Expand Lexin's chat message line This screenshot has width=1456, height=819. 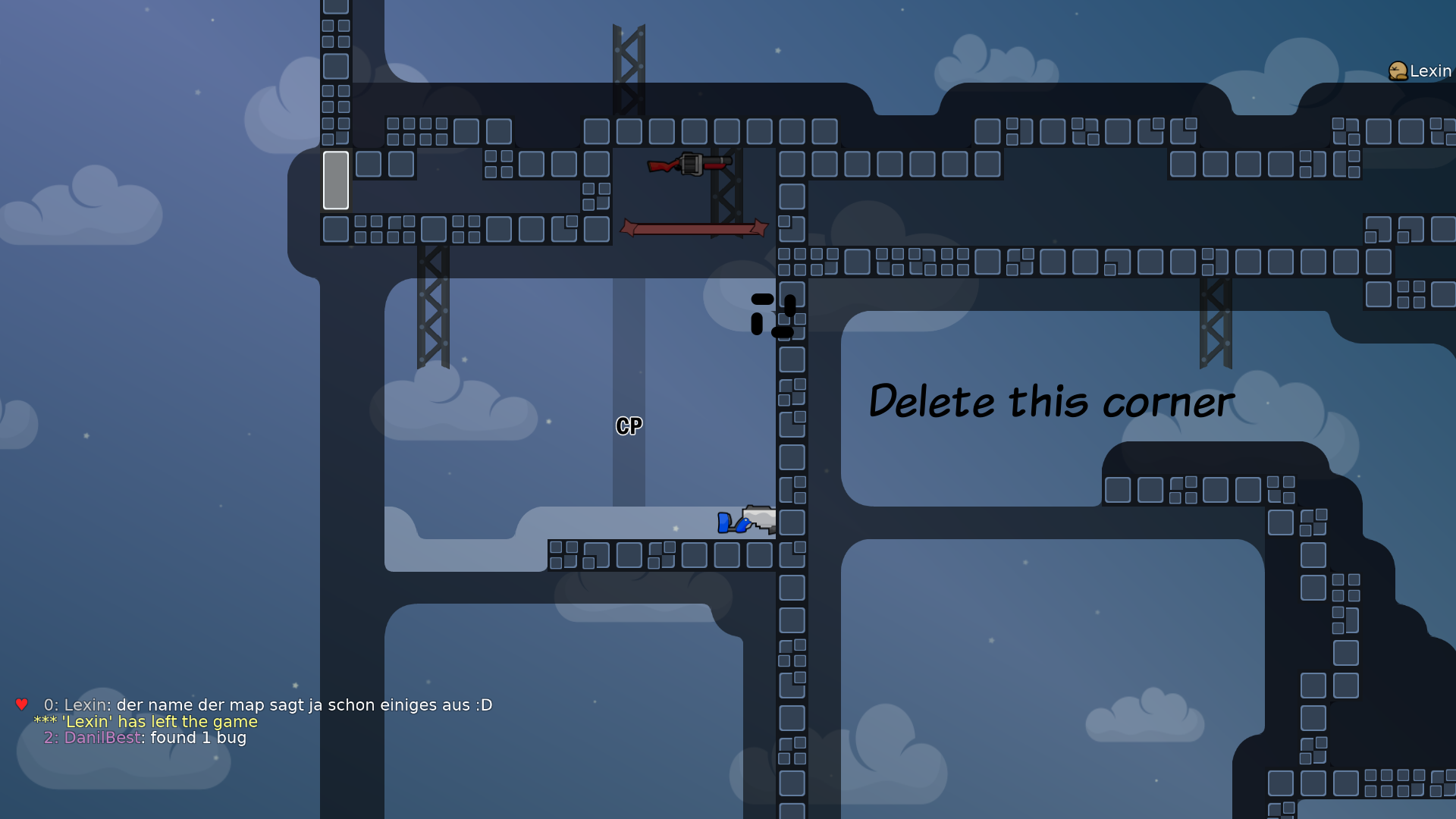coord(265,704)
